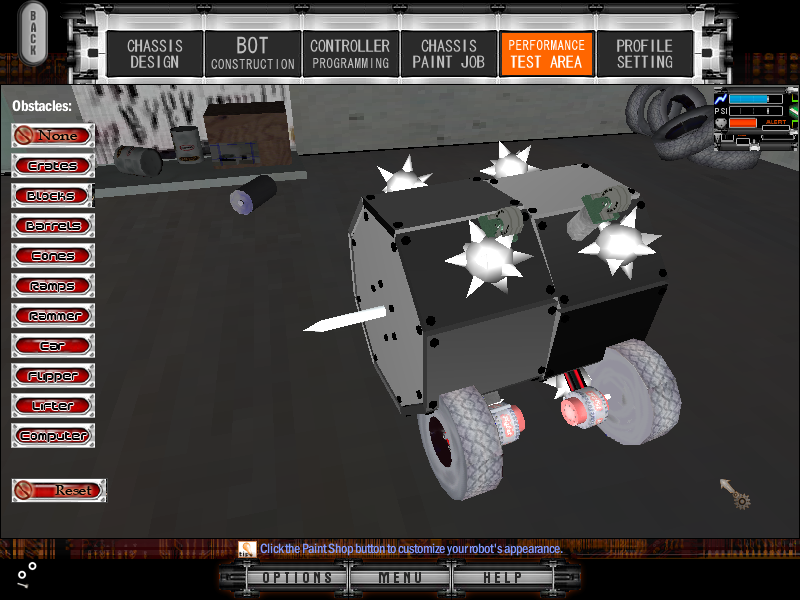The image size is (800, 600).
Task: Open the Bot Construction tab
Action: tap(252, 54)
